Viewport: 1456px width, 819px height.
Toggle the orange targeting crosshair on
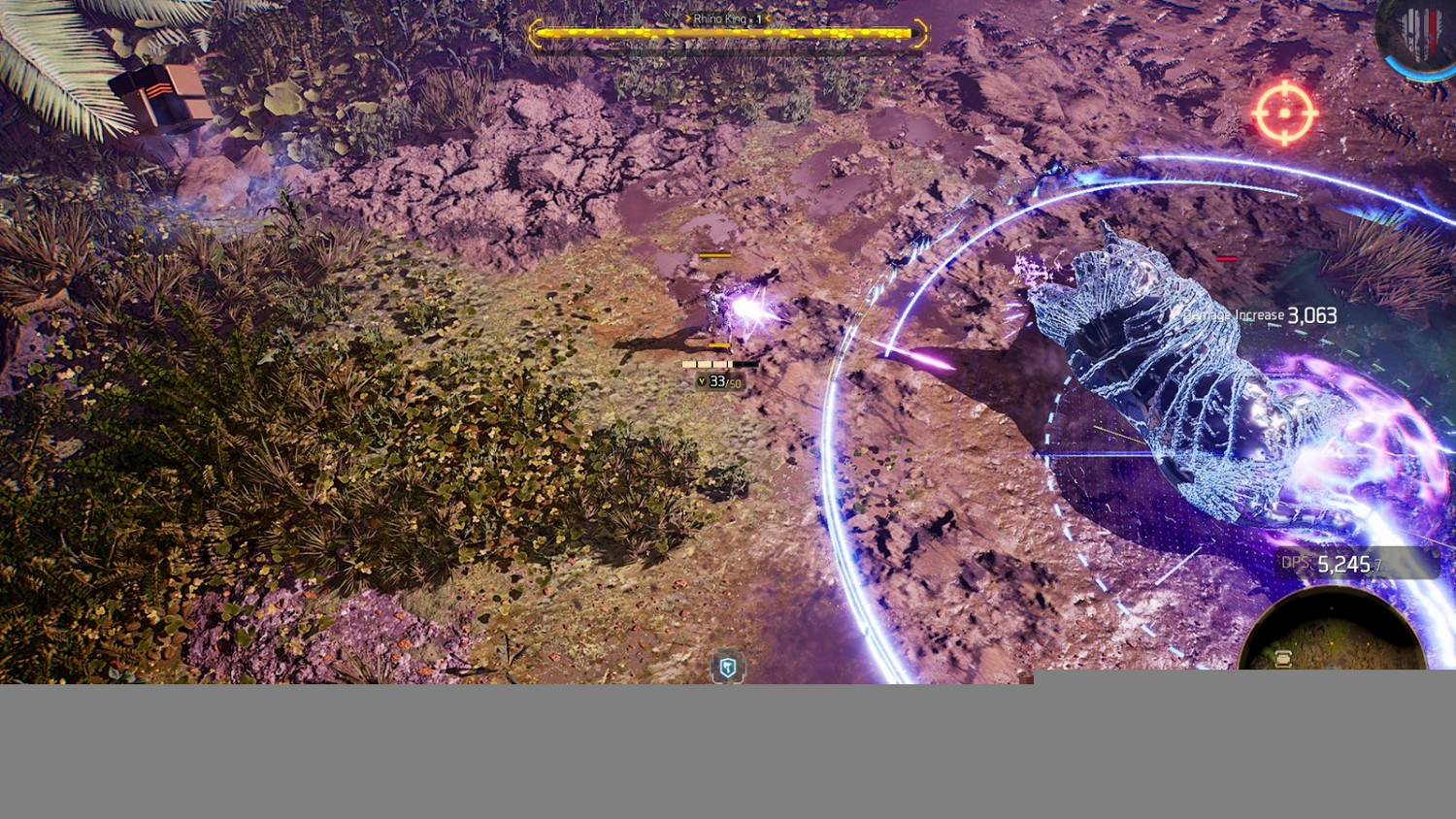click(1283, 114)
